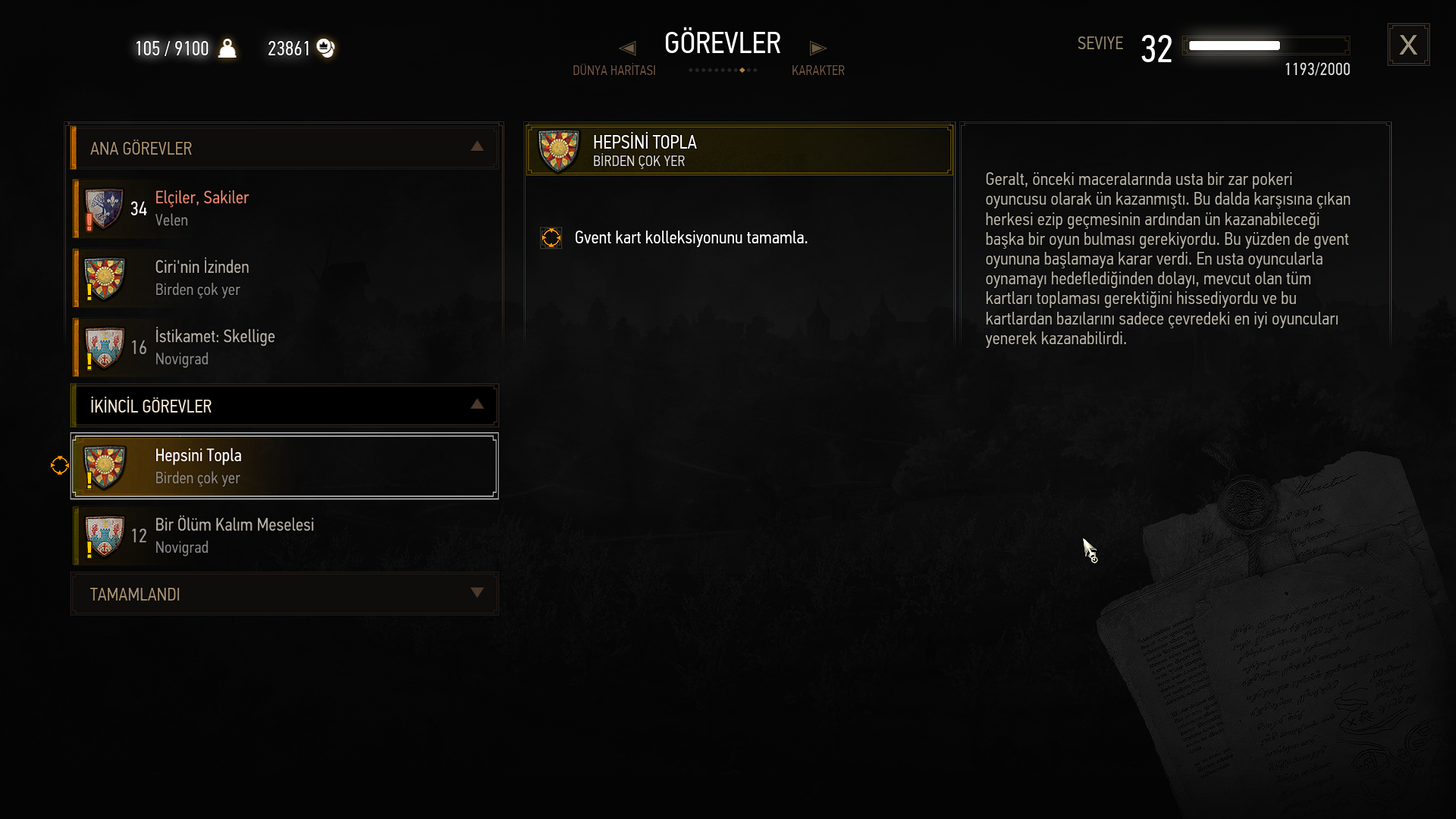
Task: Collapse the Ana Görevler section
Action: click(476, 147)
